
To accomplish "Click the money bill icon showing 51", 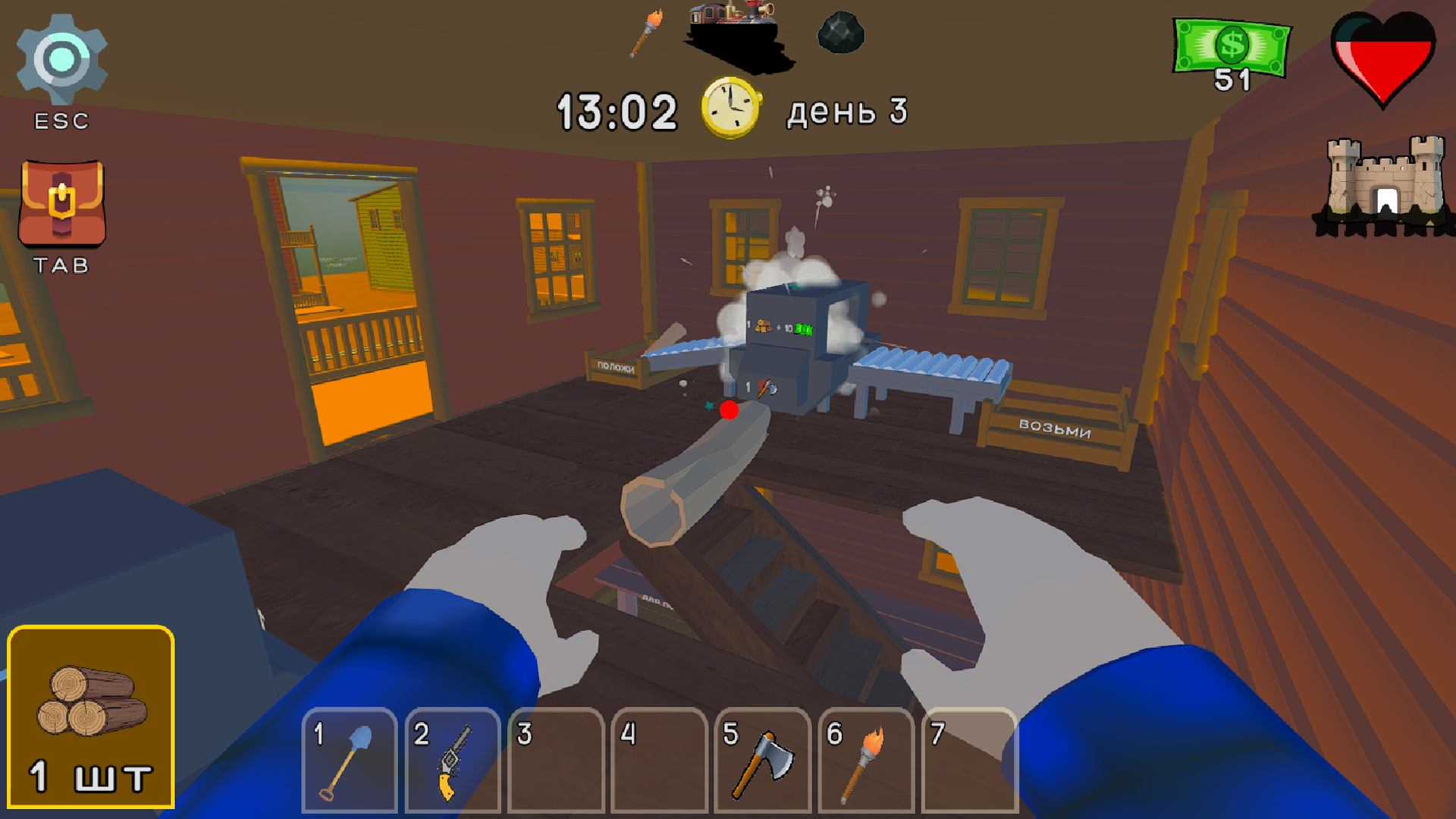I will coord(1232,47).
